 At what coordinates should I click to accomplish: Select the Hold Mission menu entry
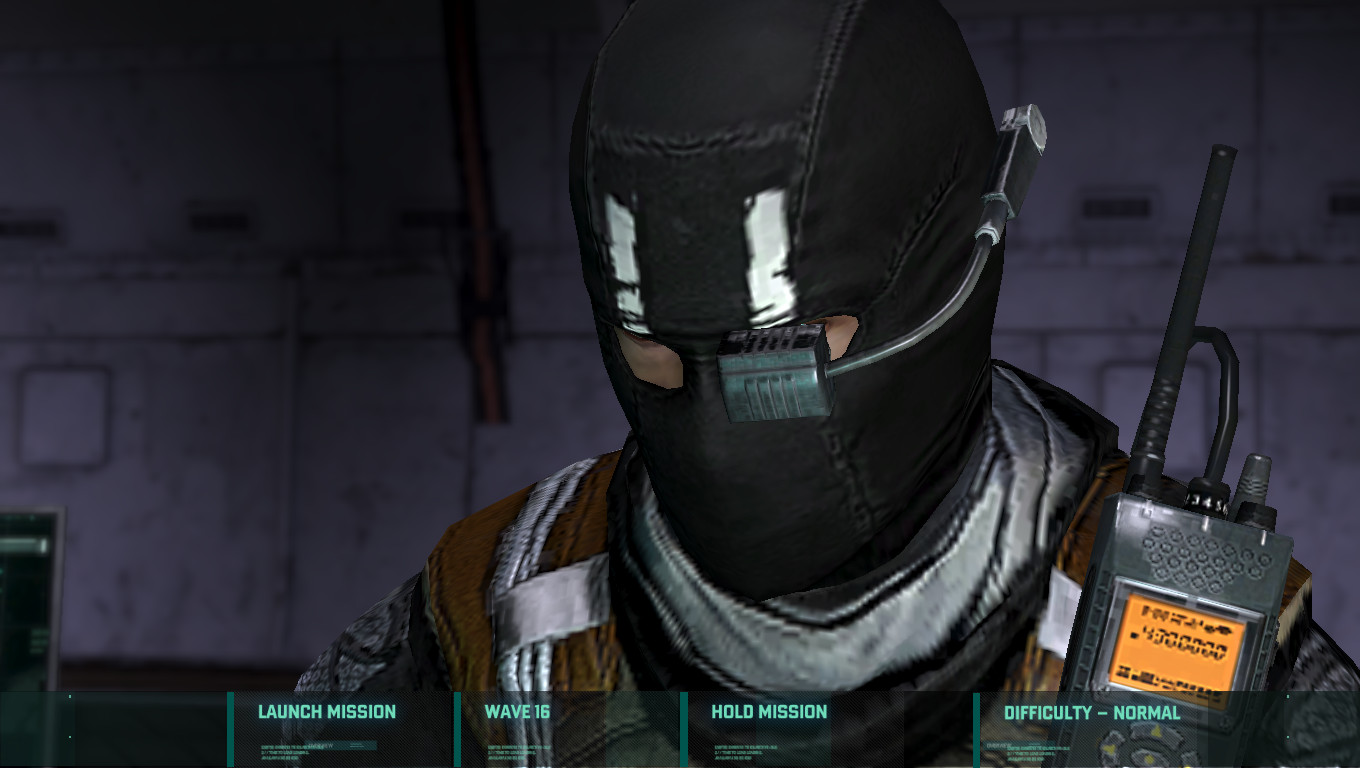click(x=768, y=712)
